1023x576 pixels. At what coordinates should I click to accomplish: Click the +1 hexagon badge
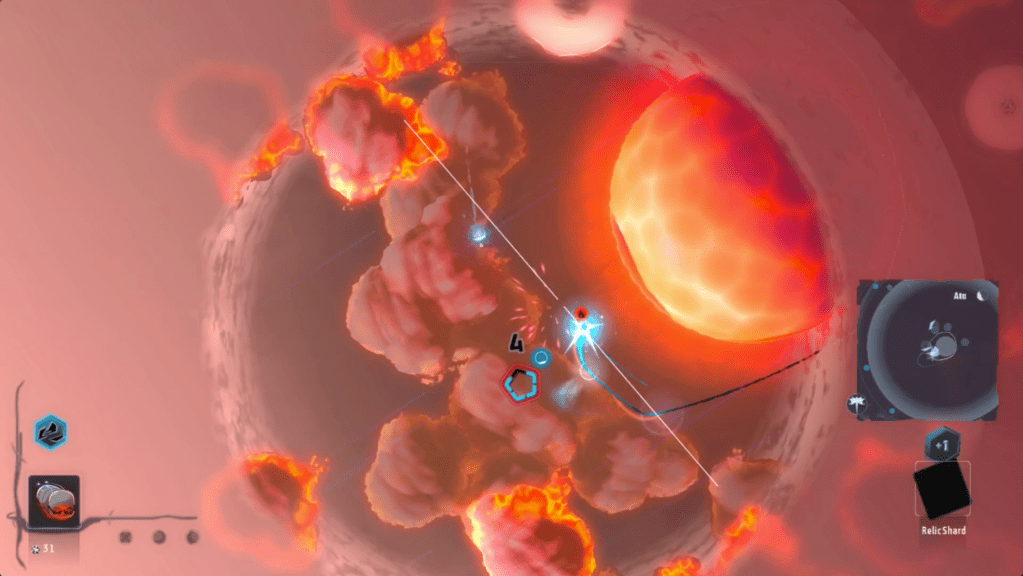coord(942,441)
